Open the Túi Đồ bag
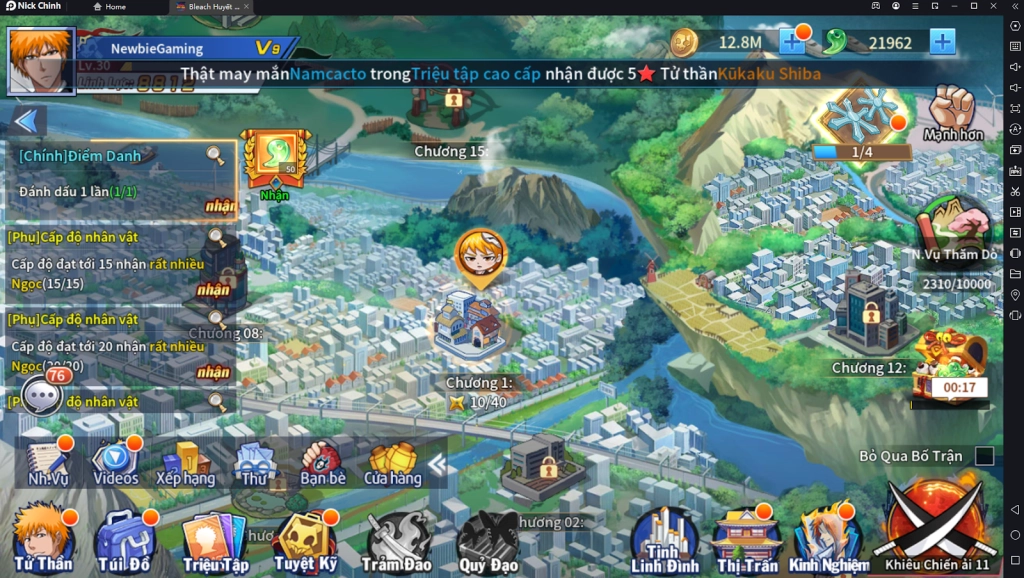 [x=124, y=540]
